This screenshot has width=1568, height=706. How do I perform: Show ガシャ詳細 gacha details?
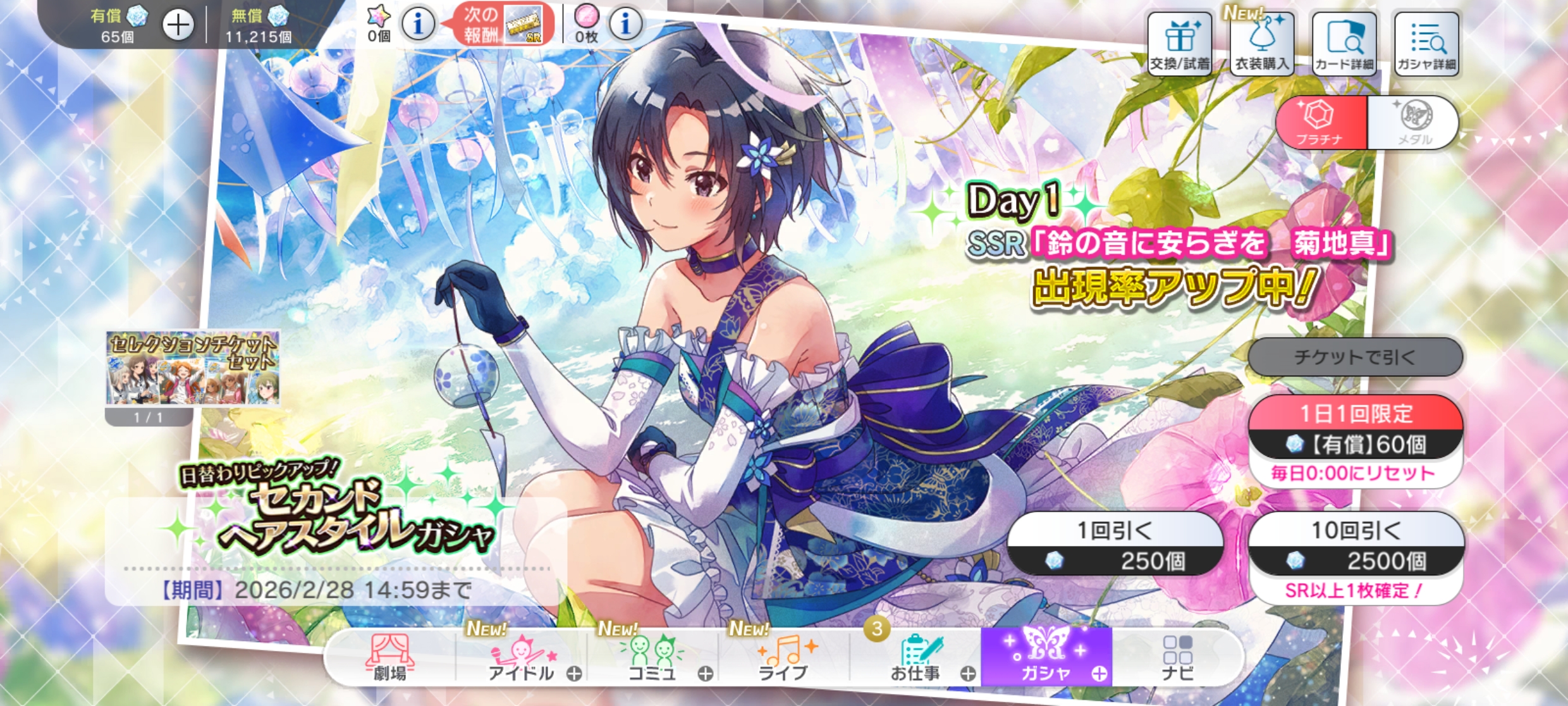pyautogui.click(x=1426, y=44)
